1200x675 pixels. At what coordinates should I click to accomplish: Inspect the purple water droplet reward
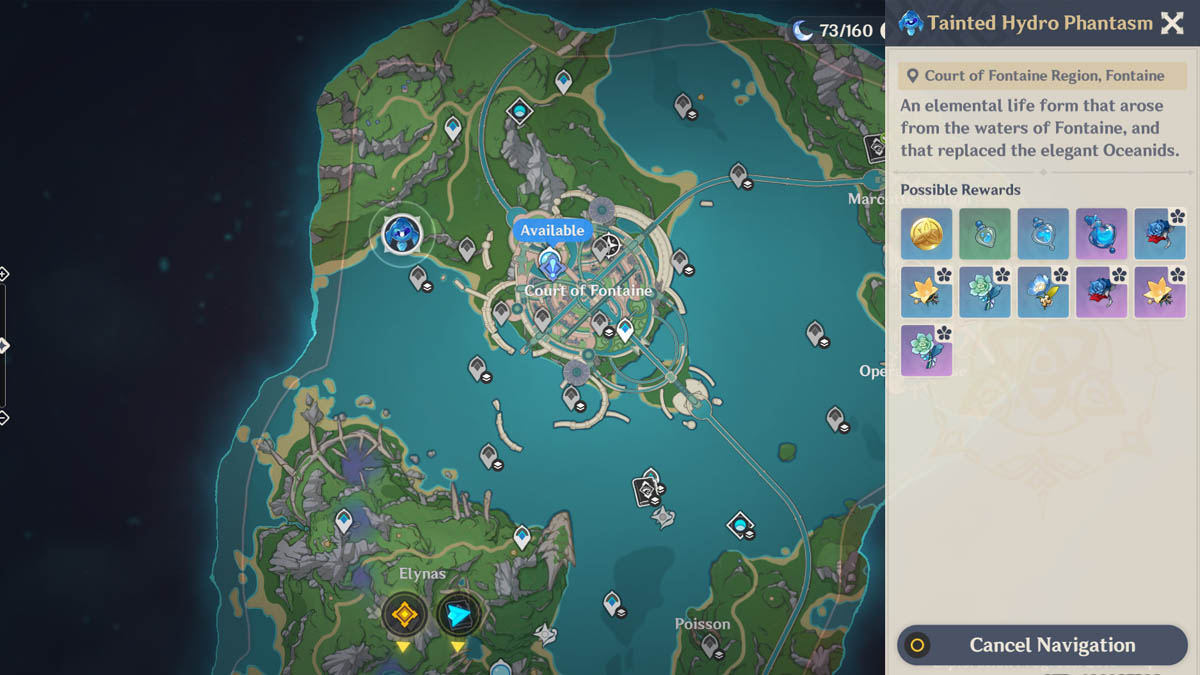pyautogui.click(x=1101, y=234)
